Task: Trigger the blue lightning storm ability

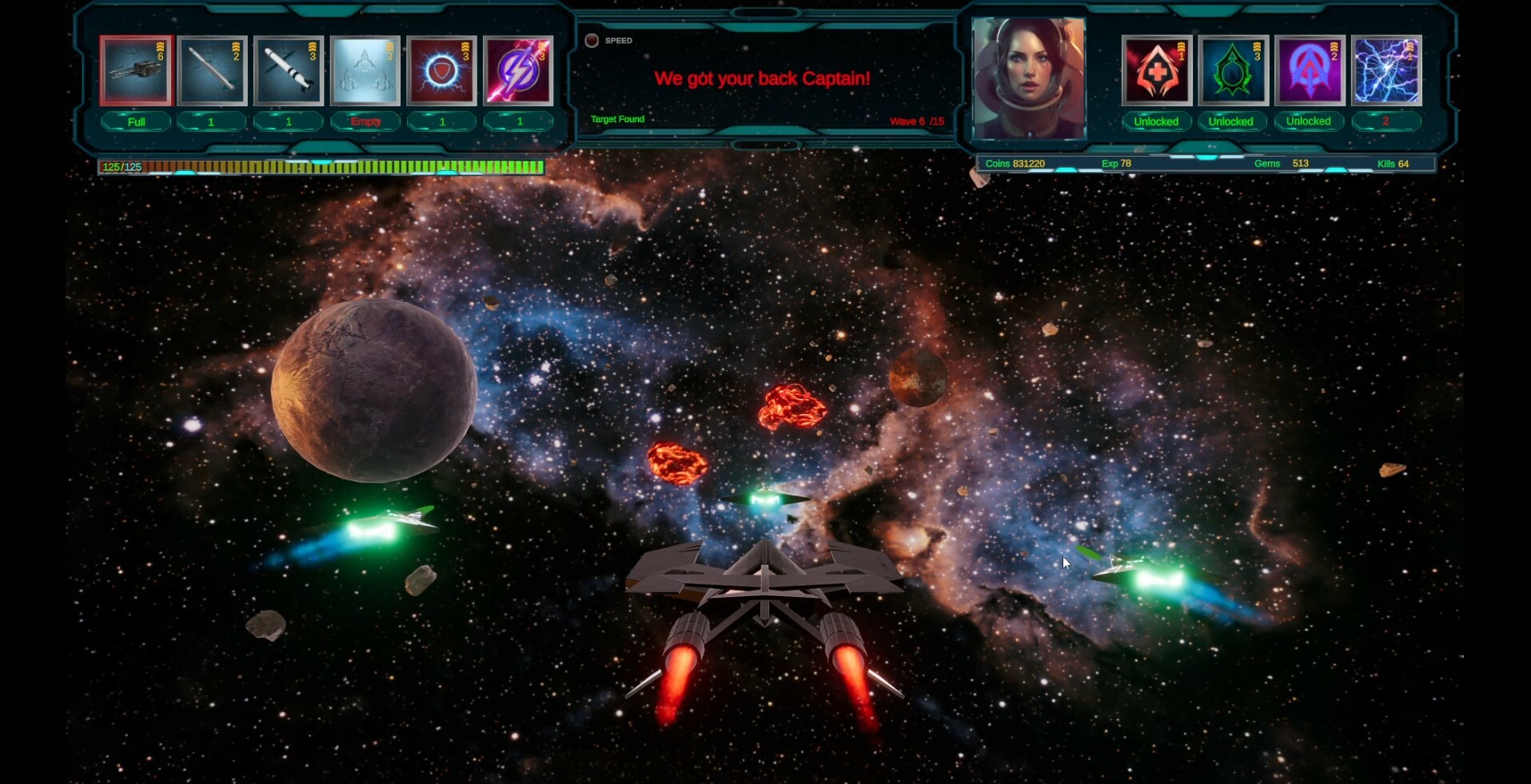Action: pyautogui.click(x=1386, y=70)
